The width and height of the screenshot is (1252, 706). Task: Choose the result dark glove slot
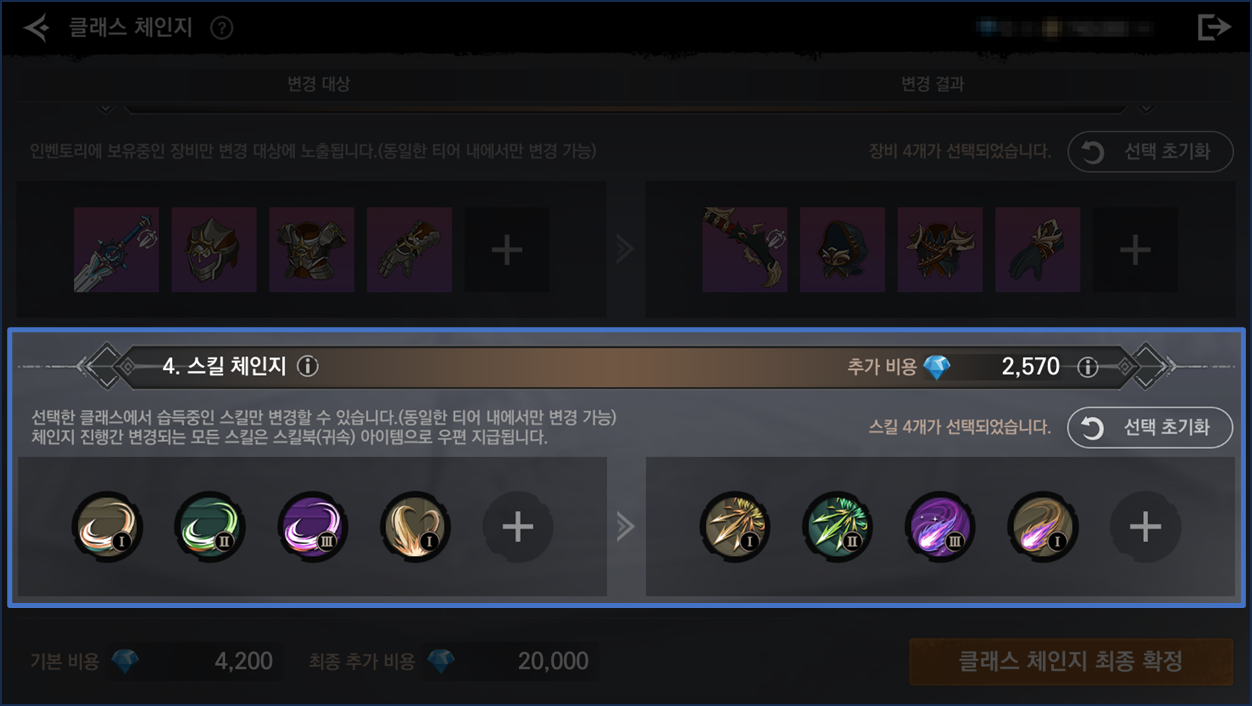[x=1037, y=250]
